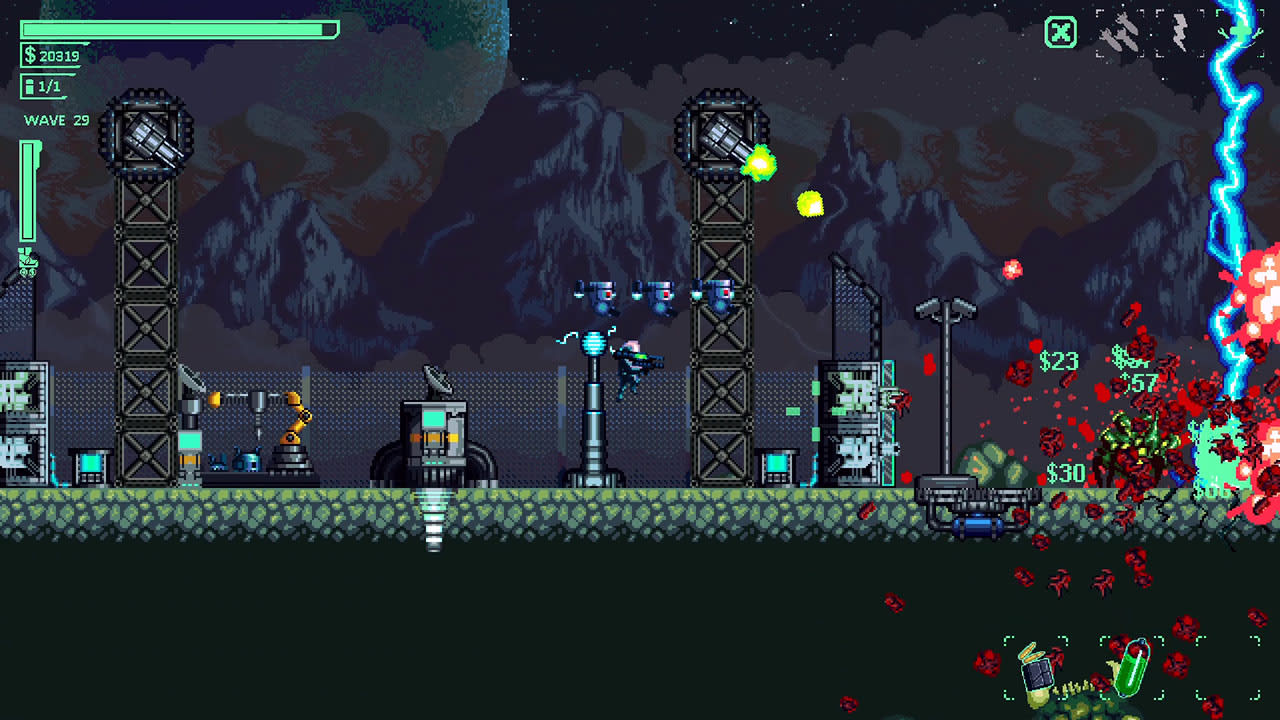The width and height of the screenshot is (1280, 720).
Task: Select the airstrike bombs ability slot
Action: [x=1120, y=30]
